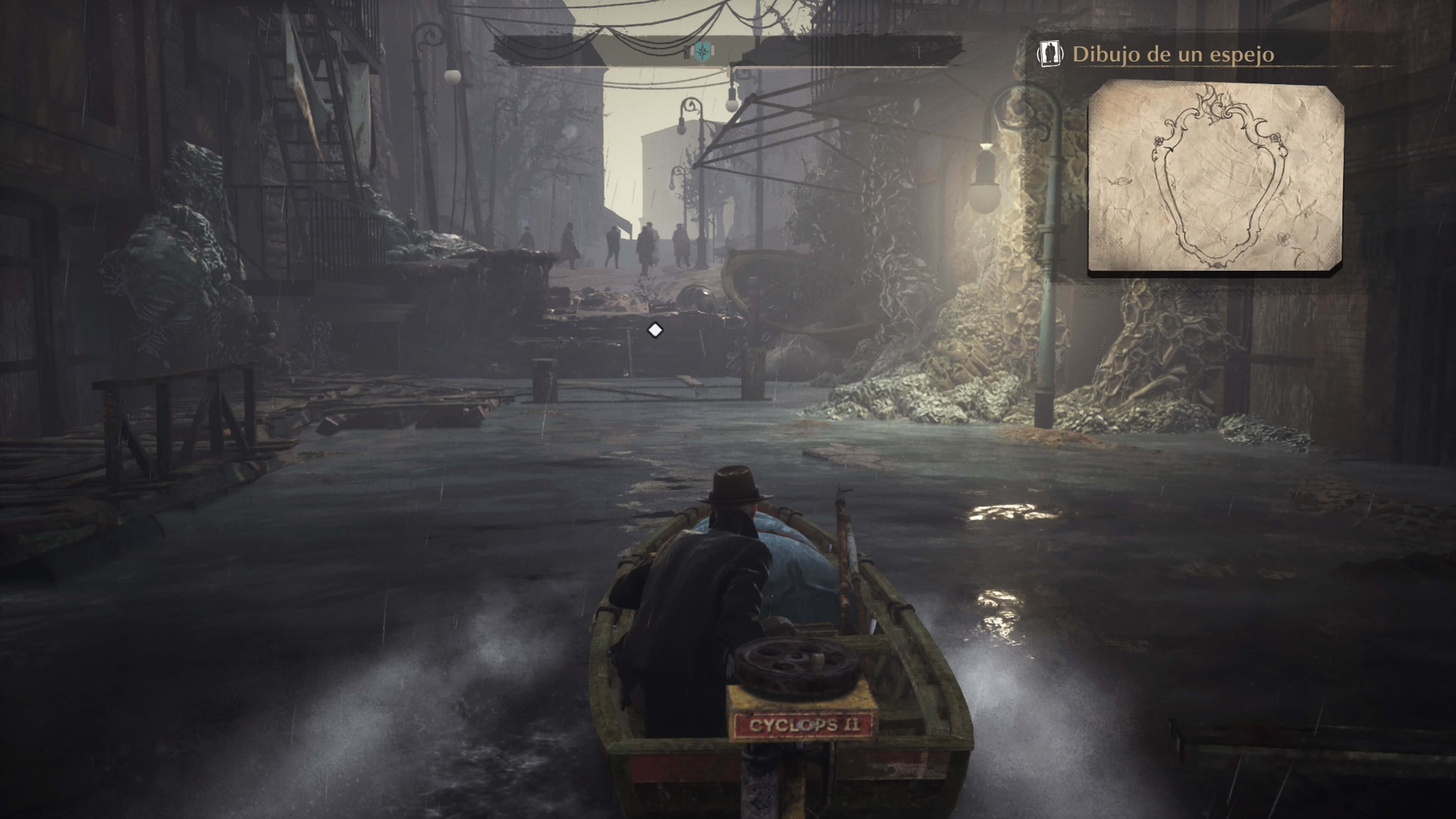Open the mirror drawing evidence thumbnail

(x=1215, y=176)
